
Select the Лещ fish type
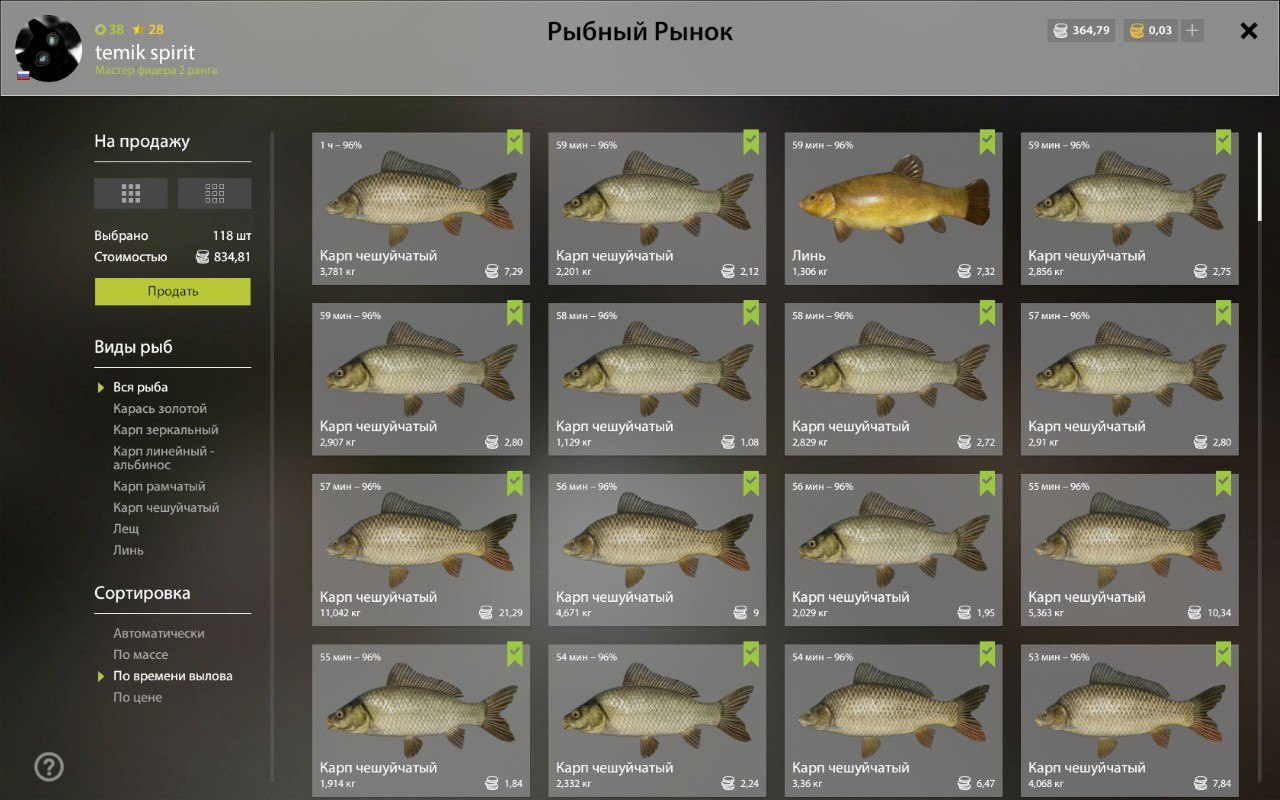(x=126, y=529)
